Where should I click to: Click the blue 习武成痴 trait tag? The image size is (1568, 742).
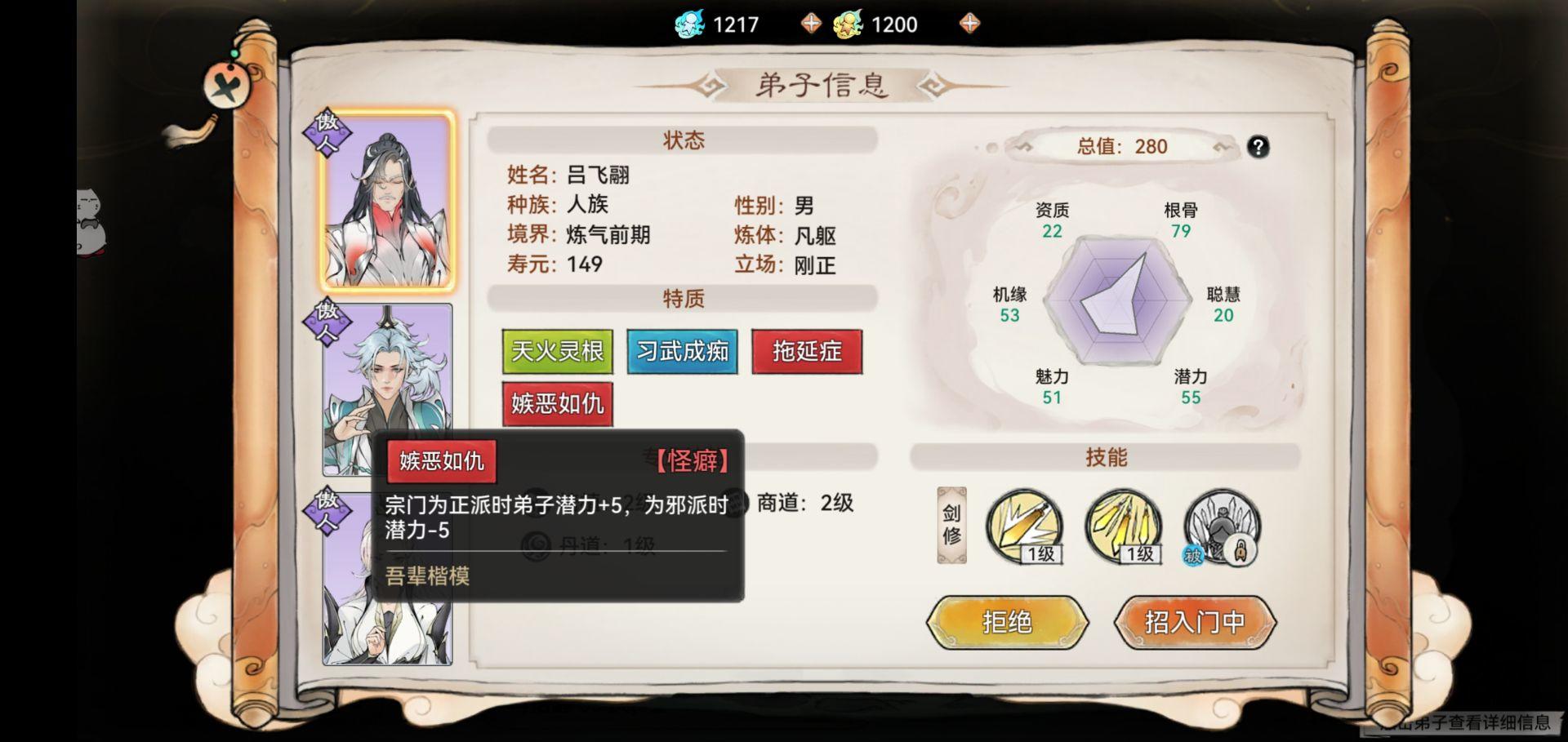[x=683, y=352]
